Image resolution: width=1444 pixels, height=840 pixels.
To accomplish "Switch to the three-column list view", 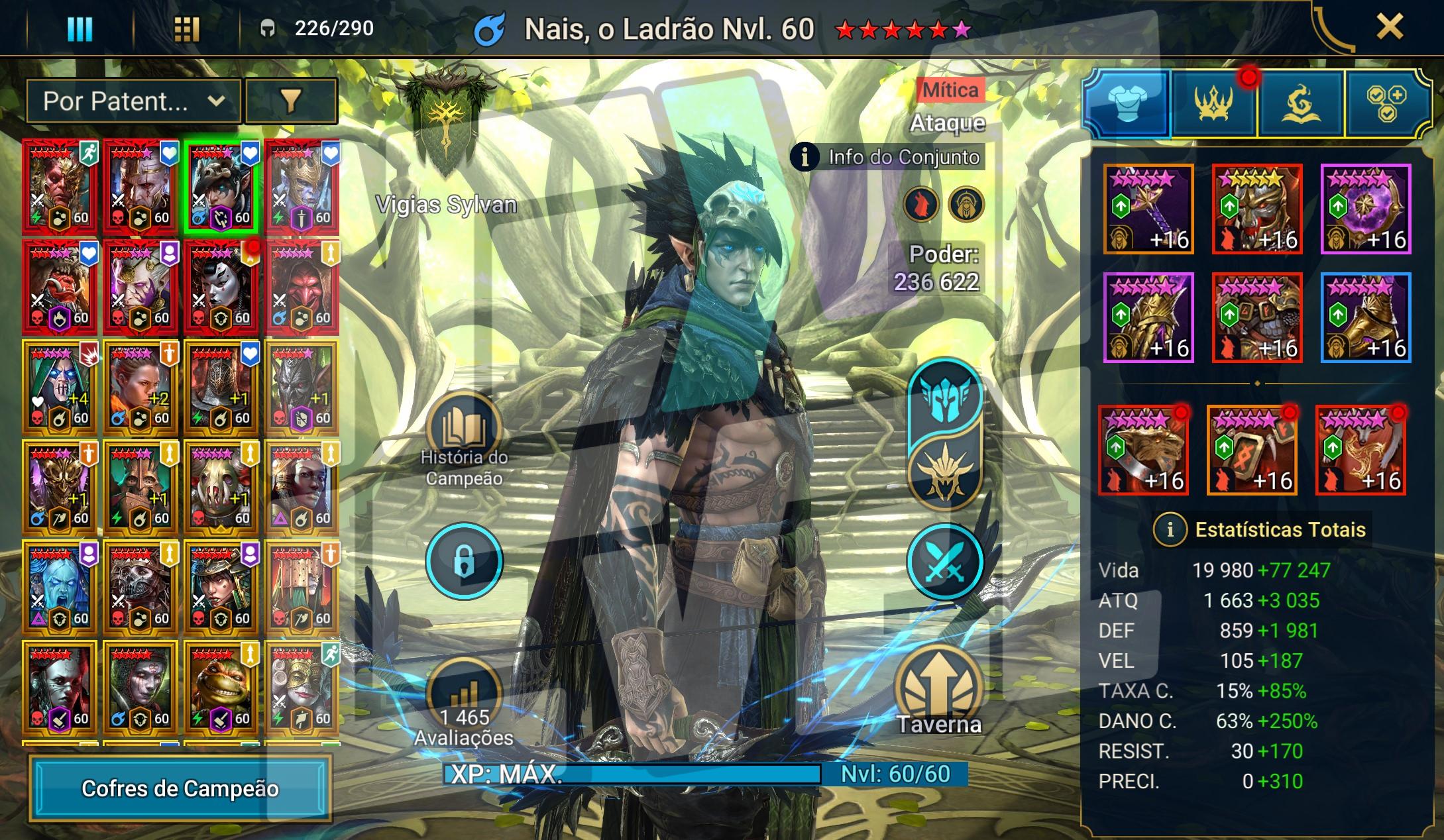I will pyautogui.click(x=80, y=28).
